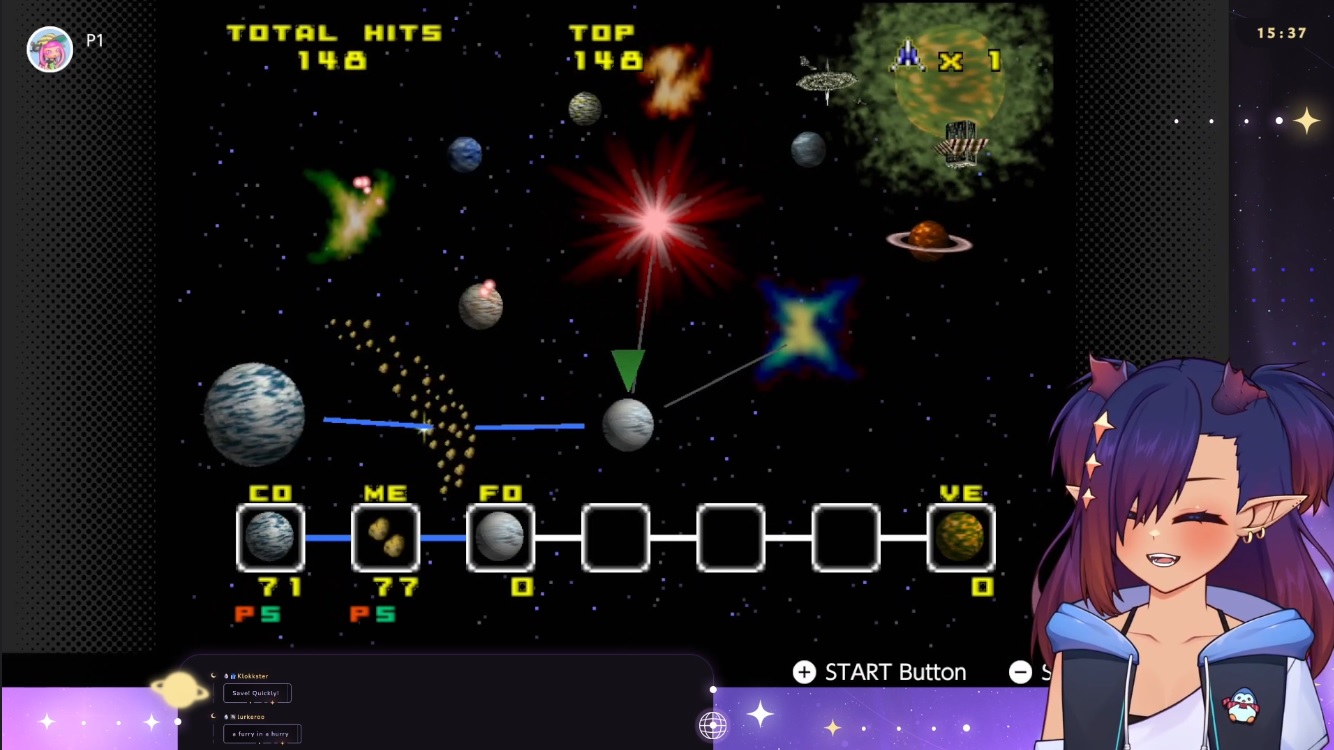Screen dimensions: 1334x750
Task: Select large Corneria planet on the star map
Action: (254, 414)
